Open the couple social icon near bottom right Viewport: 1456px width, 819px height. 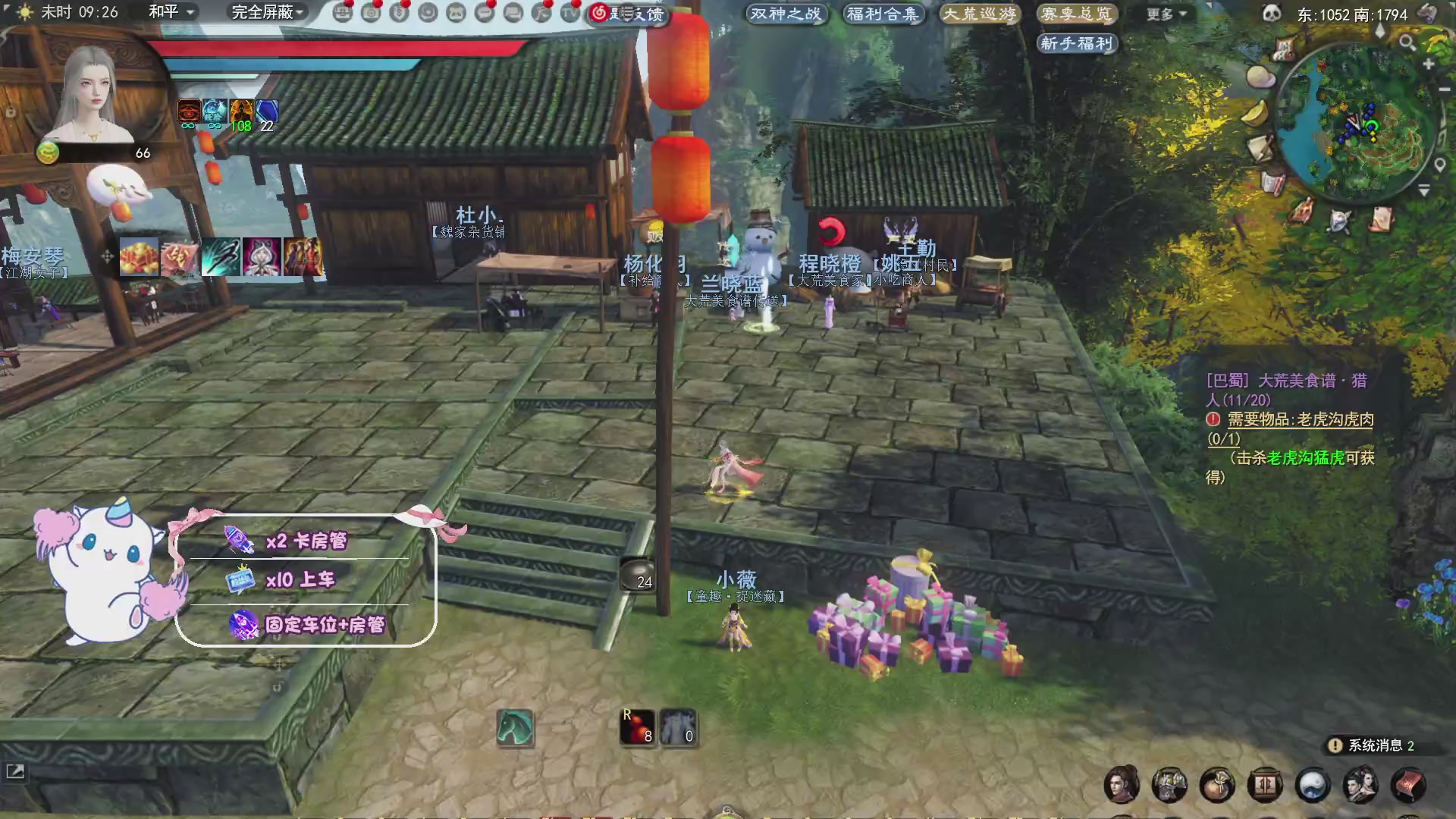point(1360,785)
